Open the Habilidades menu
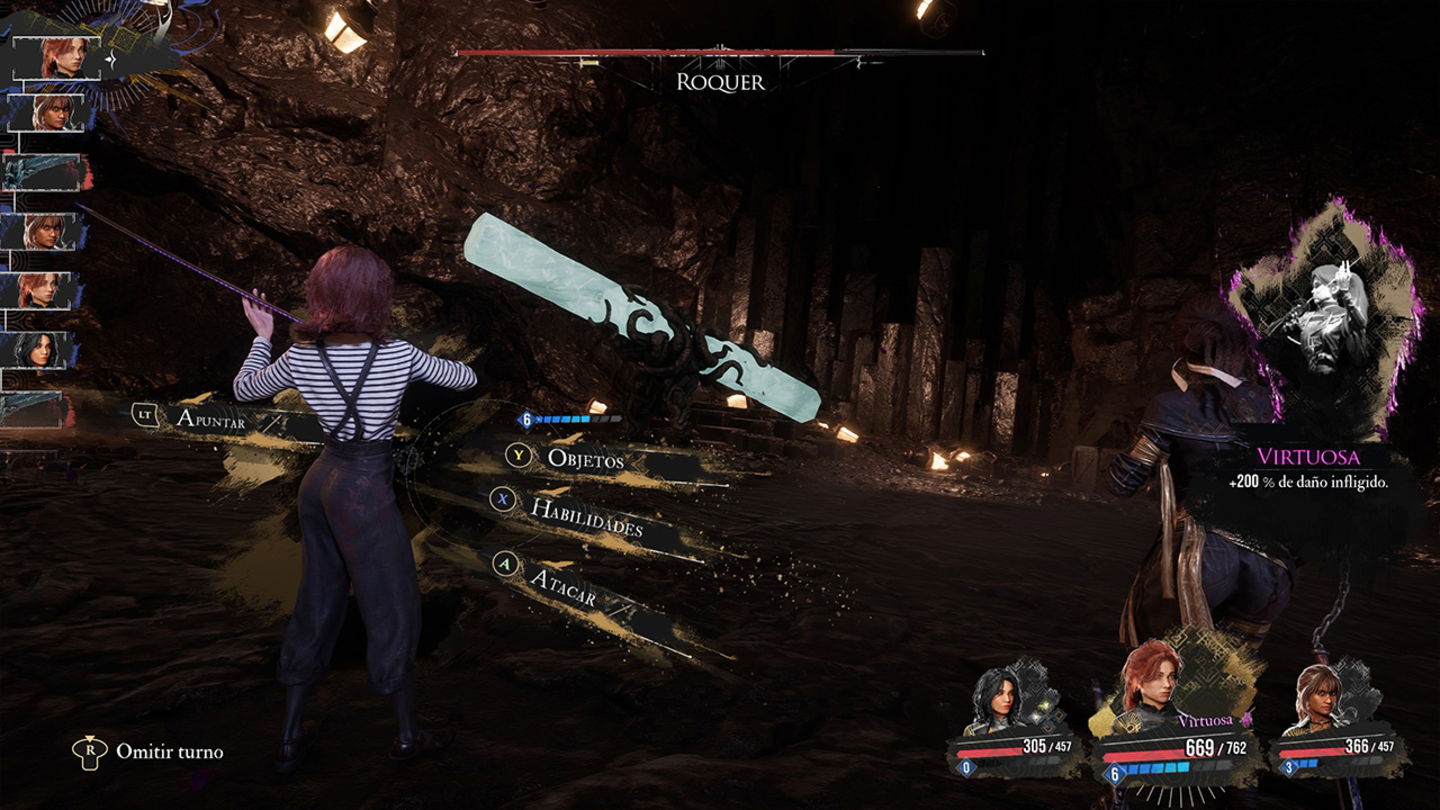The image size is (1440, 810). point(585,516)
